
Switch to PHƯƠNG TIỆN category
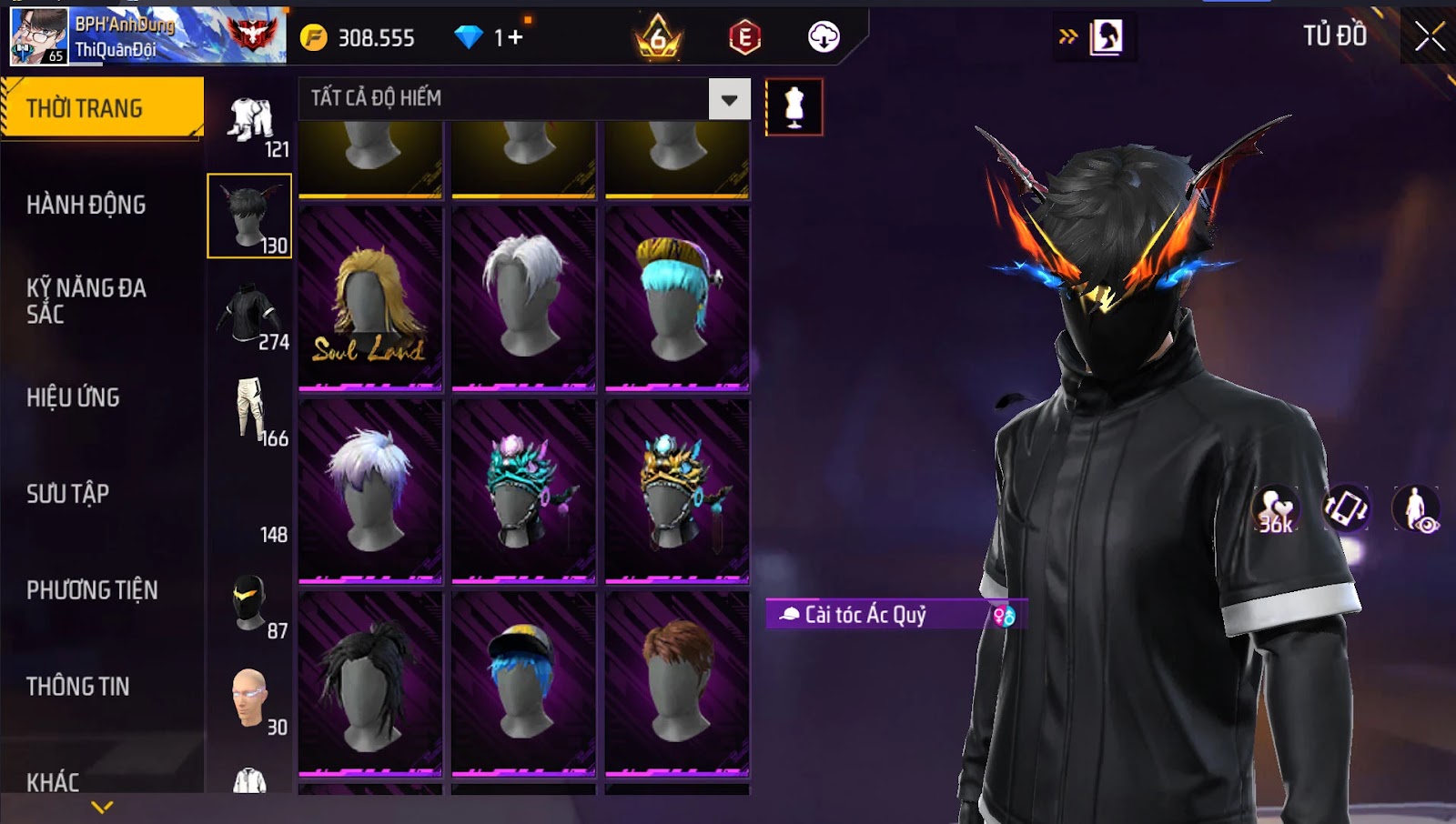tap(92, 590)
